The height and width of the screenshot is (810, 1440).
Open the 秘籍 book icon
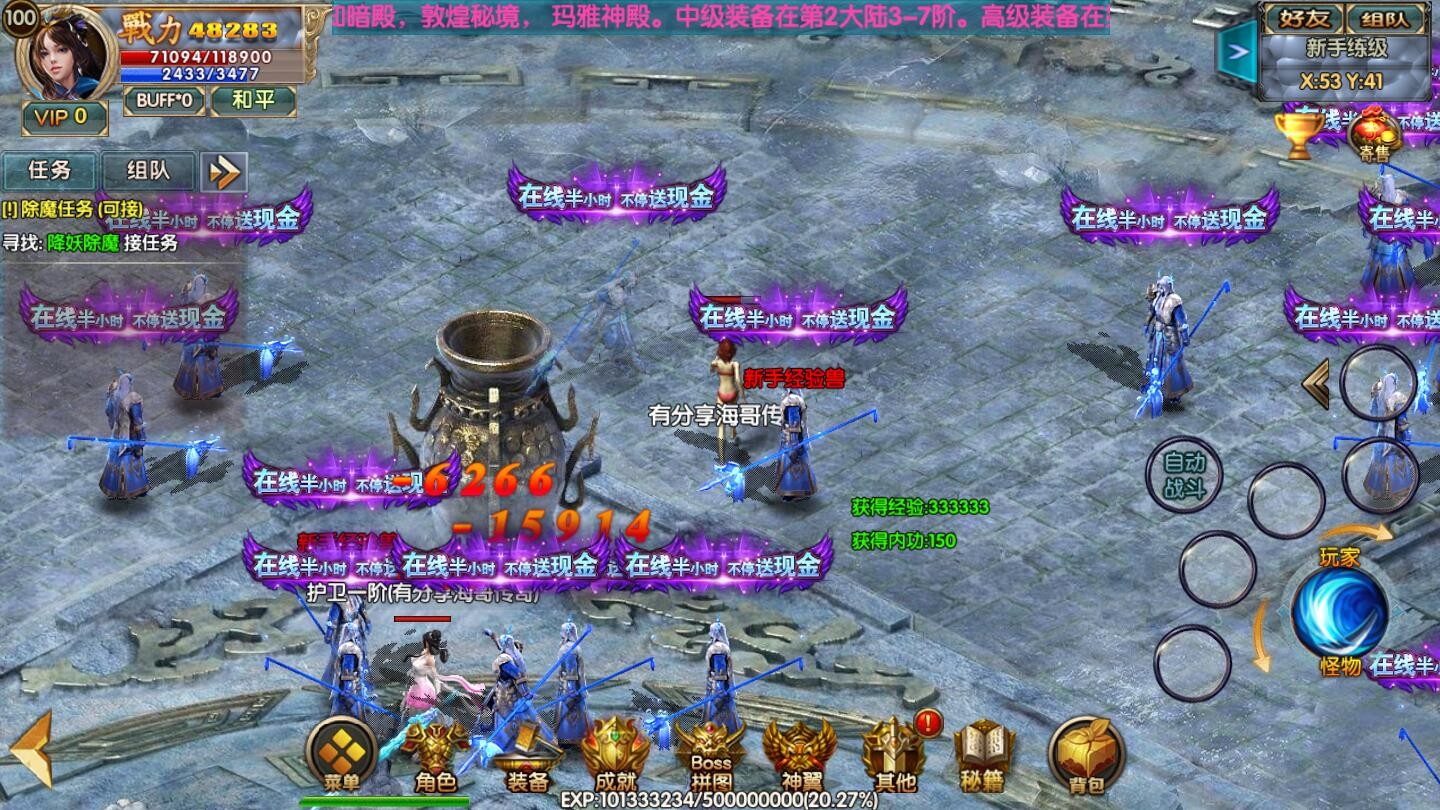(984, 755)
